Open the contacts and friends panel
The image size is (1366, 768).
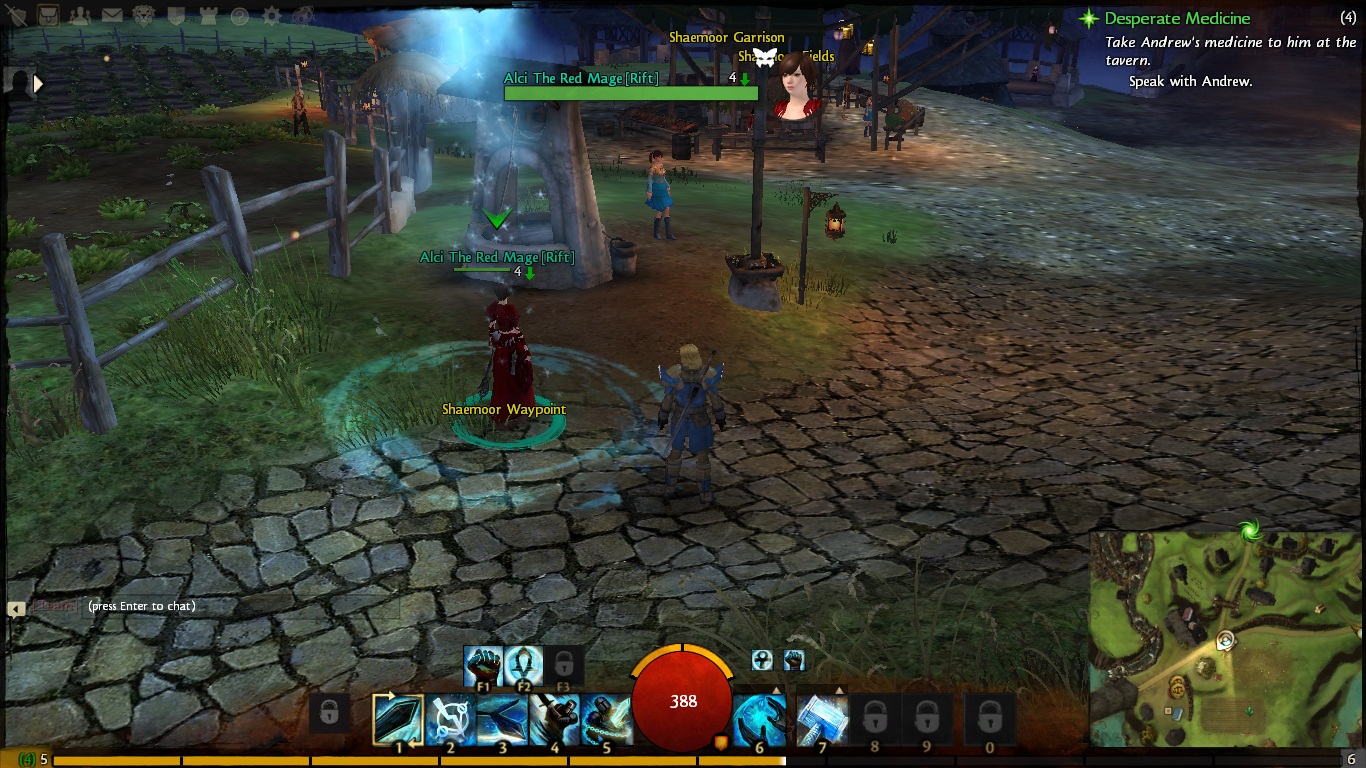pos(79,15)
